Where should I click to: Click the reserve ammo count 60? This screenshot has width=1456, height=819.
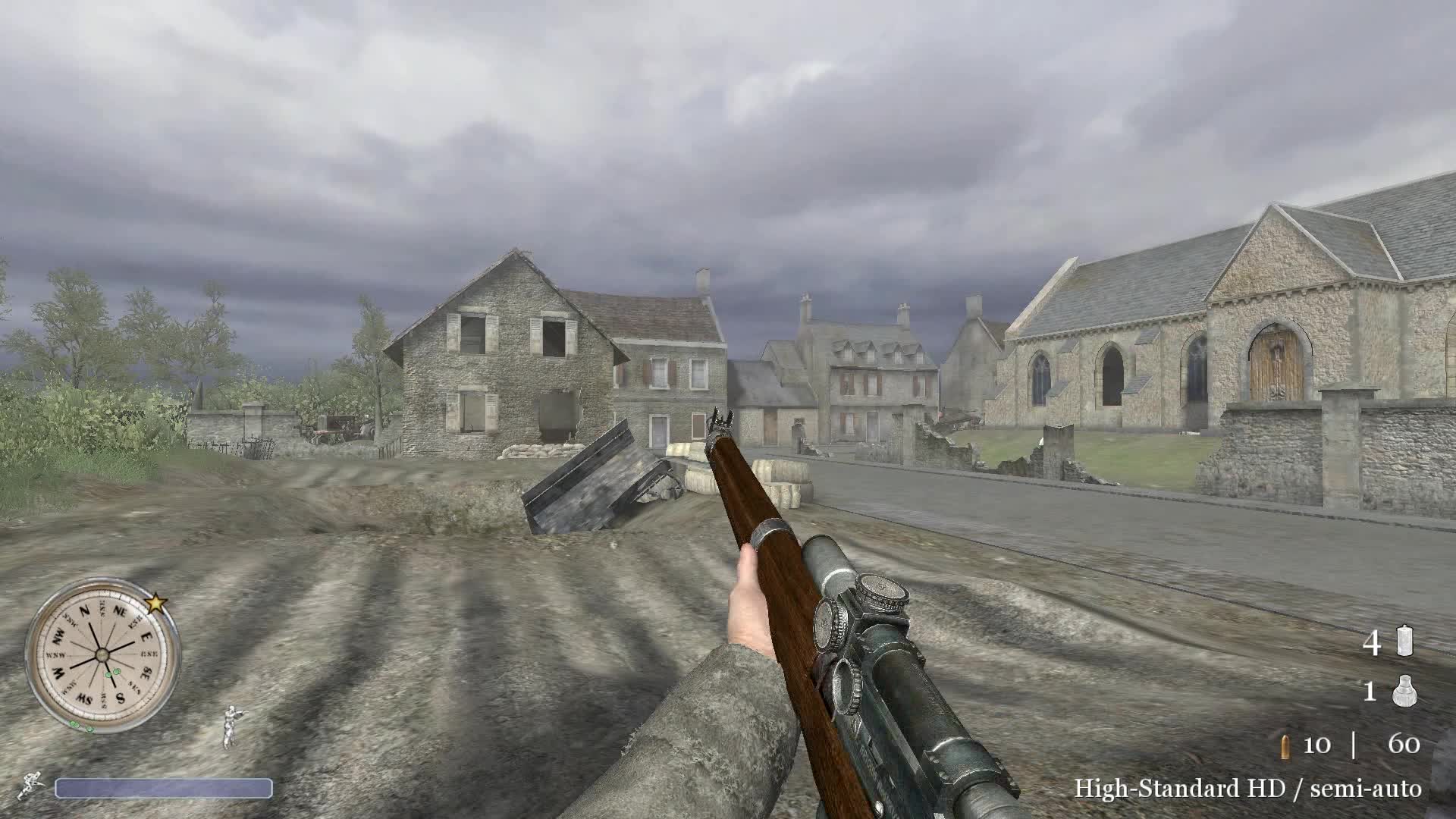tap(1404, 743)
